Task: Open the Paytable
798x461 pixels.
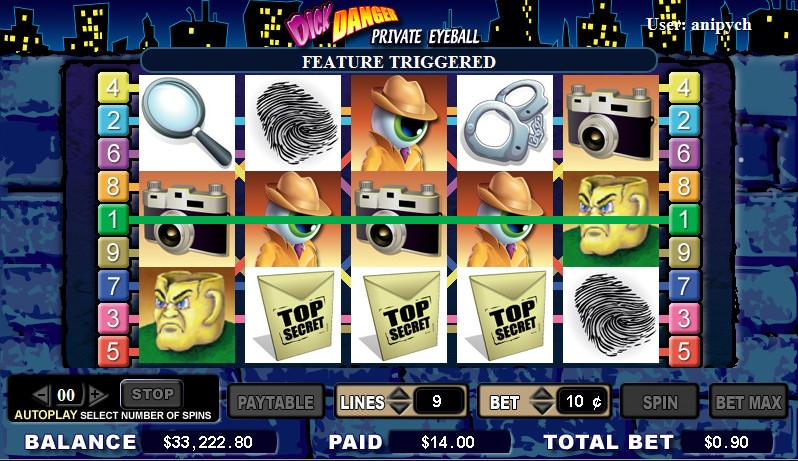Action: (275, 403)
